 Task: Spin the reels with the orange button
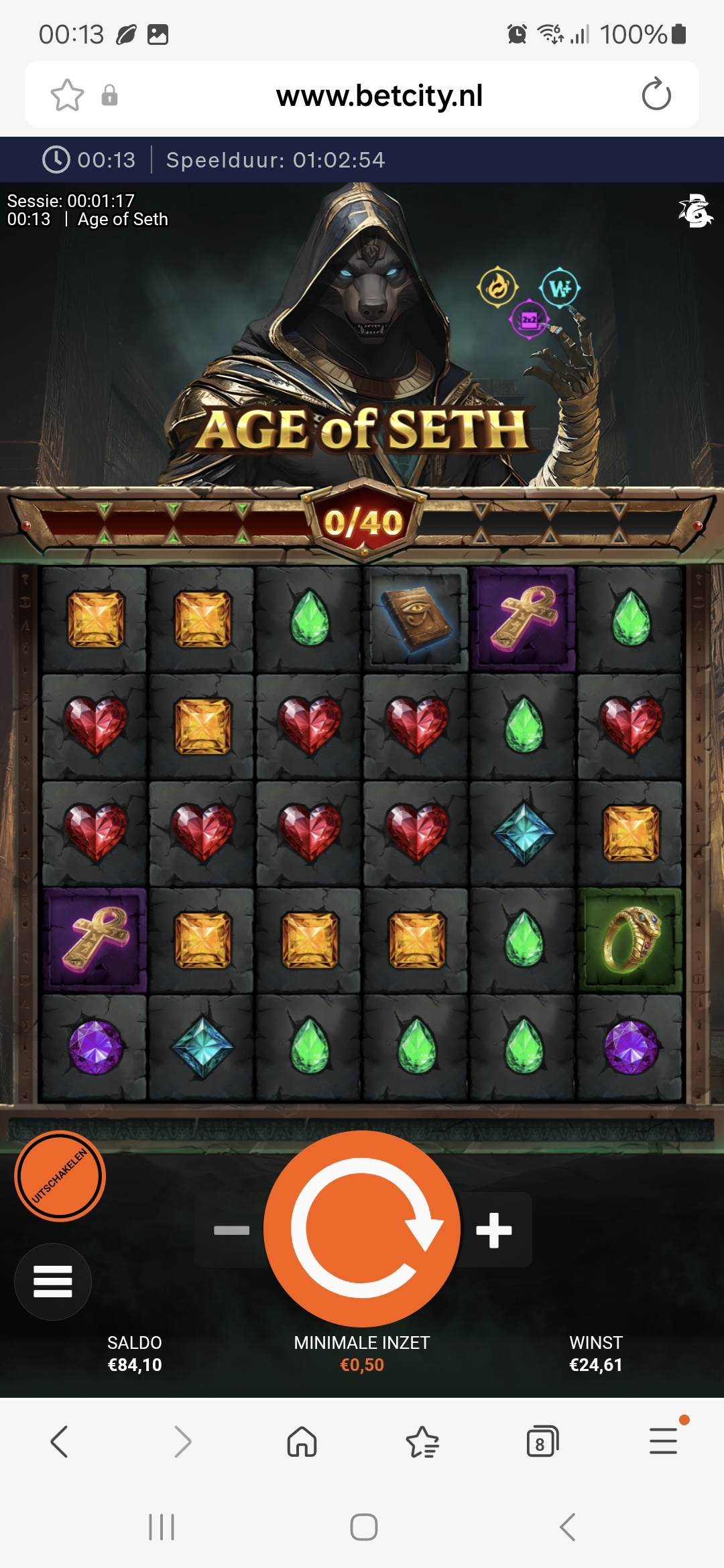click(x=362, y=1228)
